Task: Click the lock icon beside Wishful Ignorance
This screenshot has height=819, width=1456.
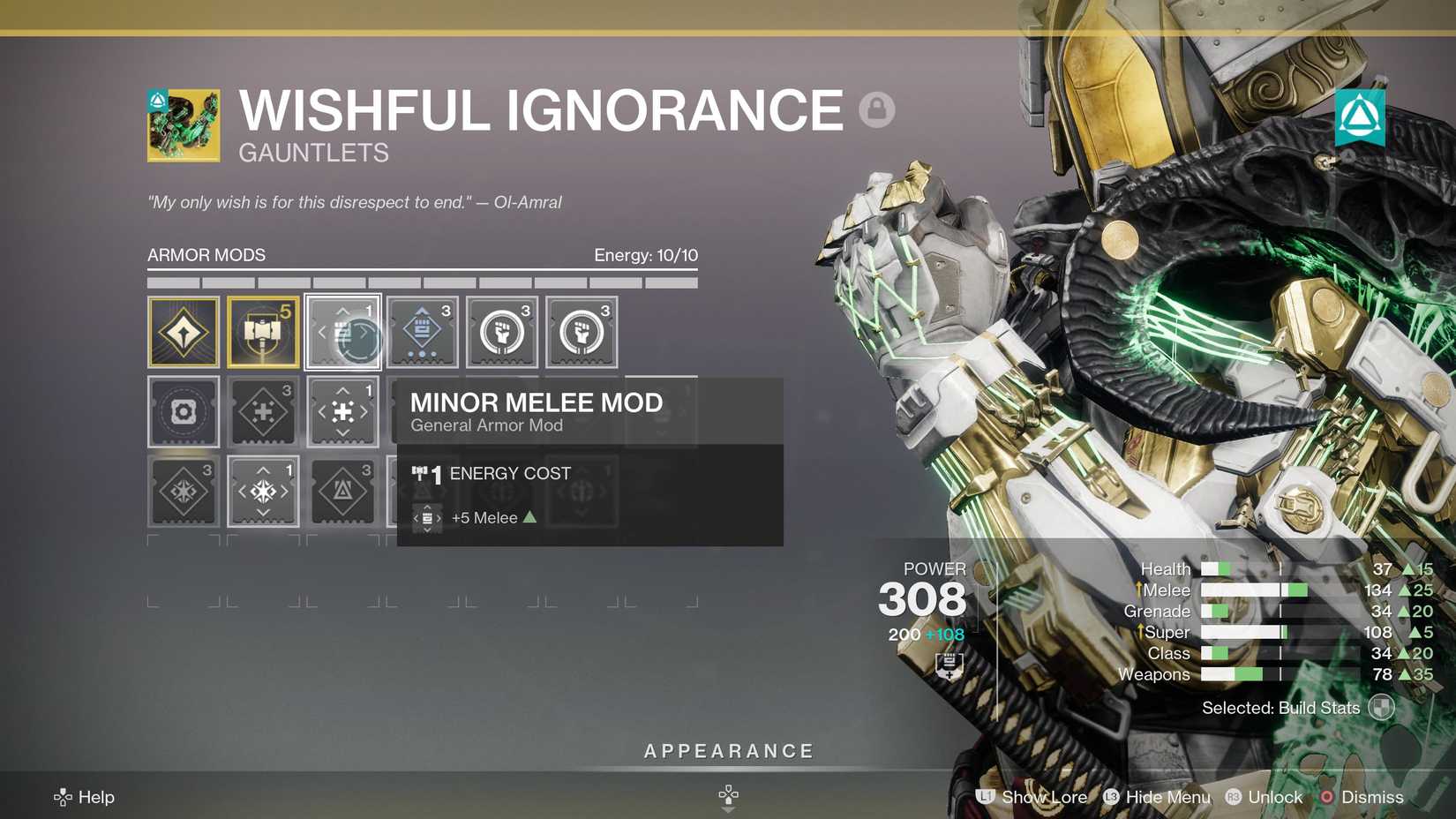Action: pos(876,109)
